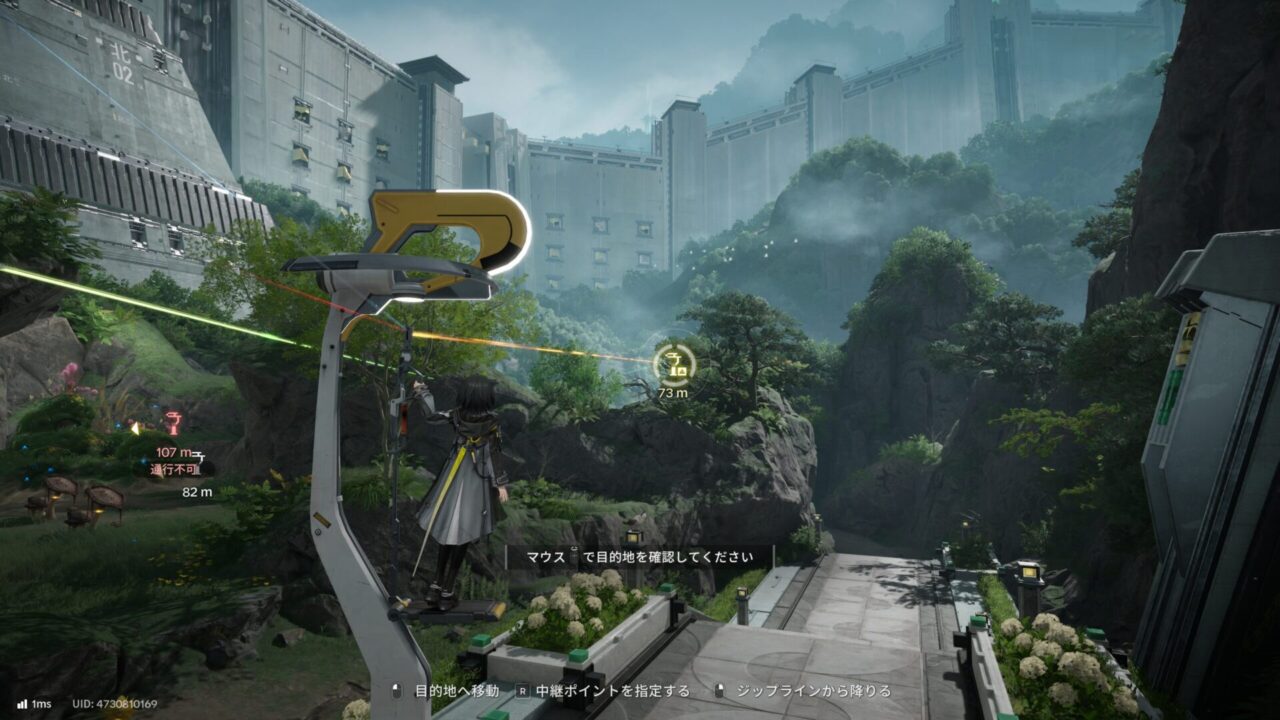
Task: Select the red impassable zipline marker at 107 m
Action: [173, 424]
